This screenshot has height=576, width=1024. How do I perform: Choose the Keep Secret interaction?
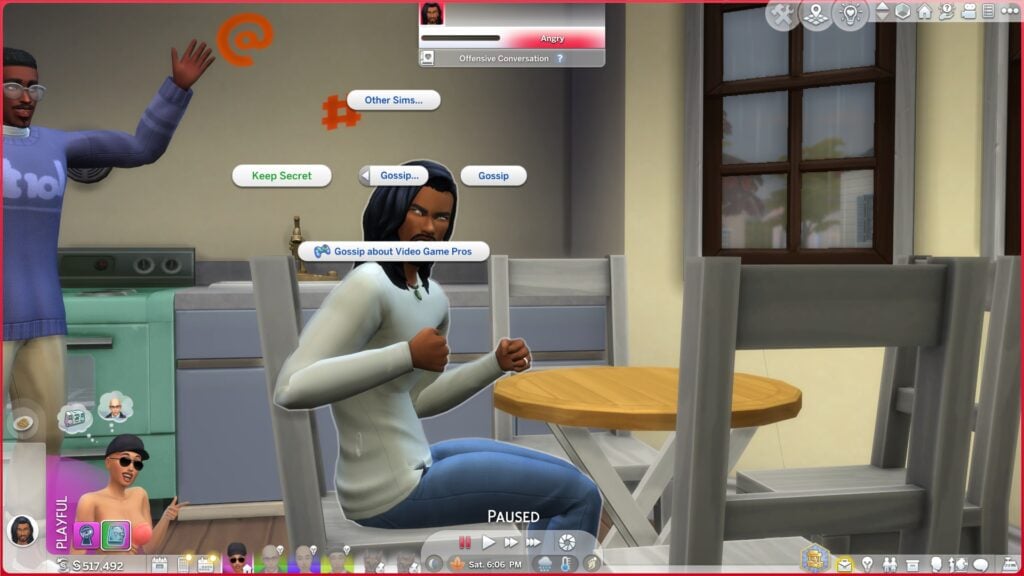(281, 176)
